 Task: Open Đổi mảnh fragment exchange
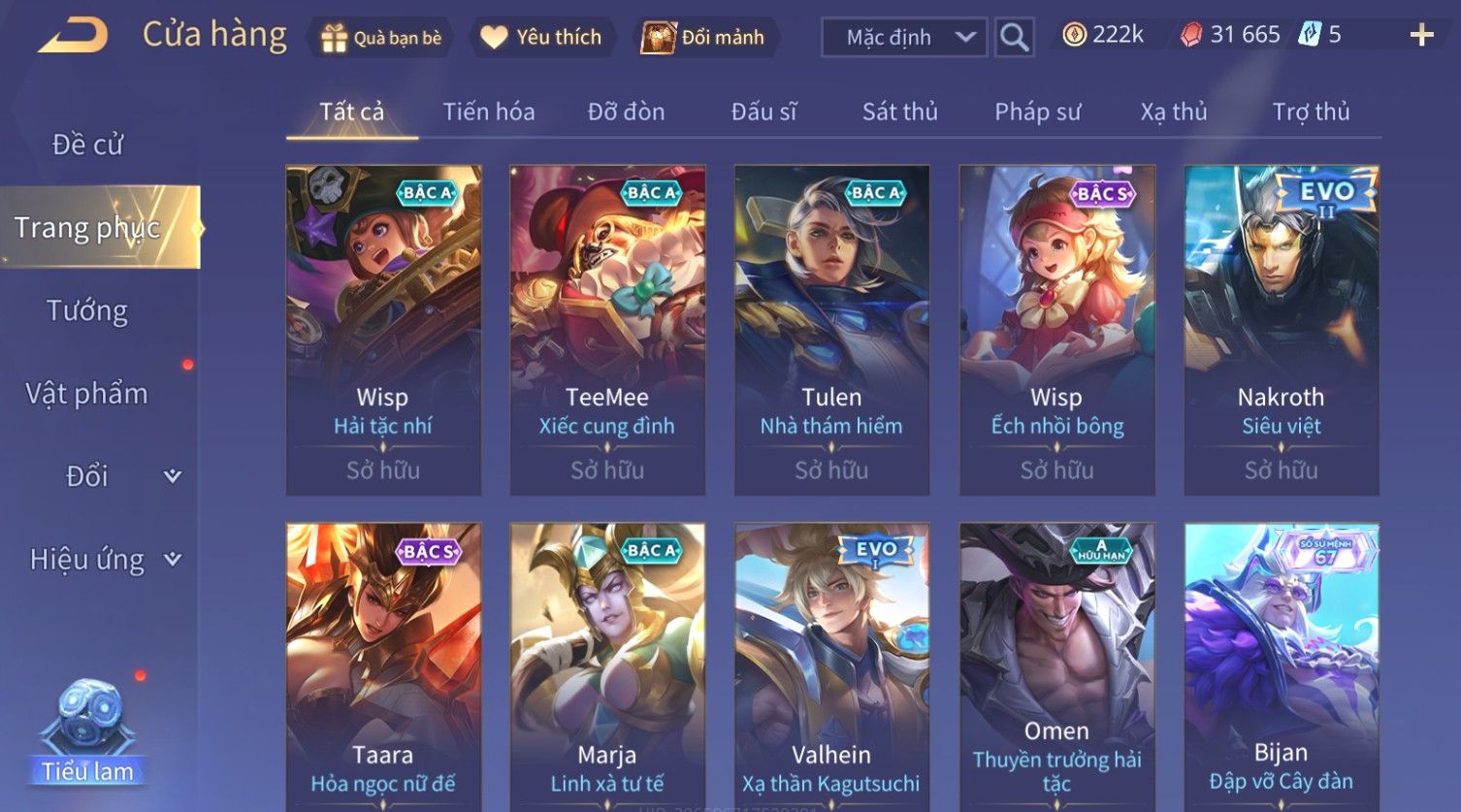pos(704,38)
